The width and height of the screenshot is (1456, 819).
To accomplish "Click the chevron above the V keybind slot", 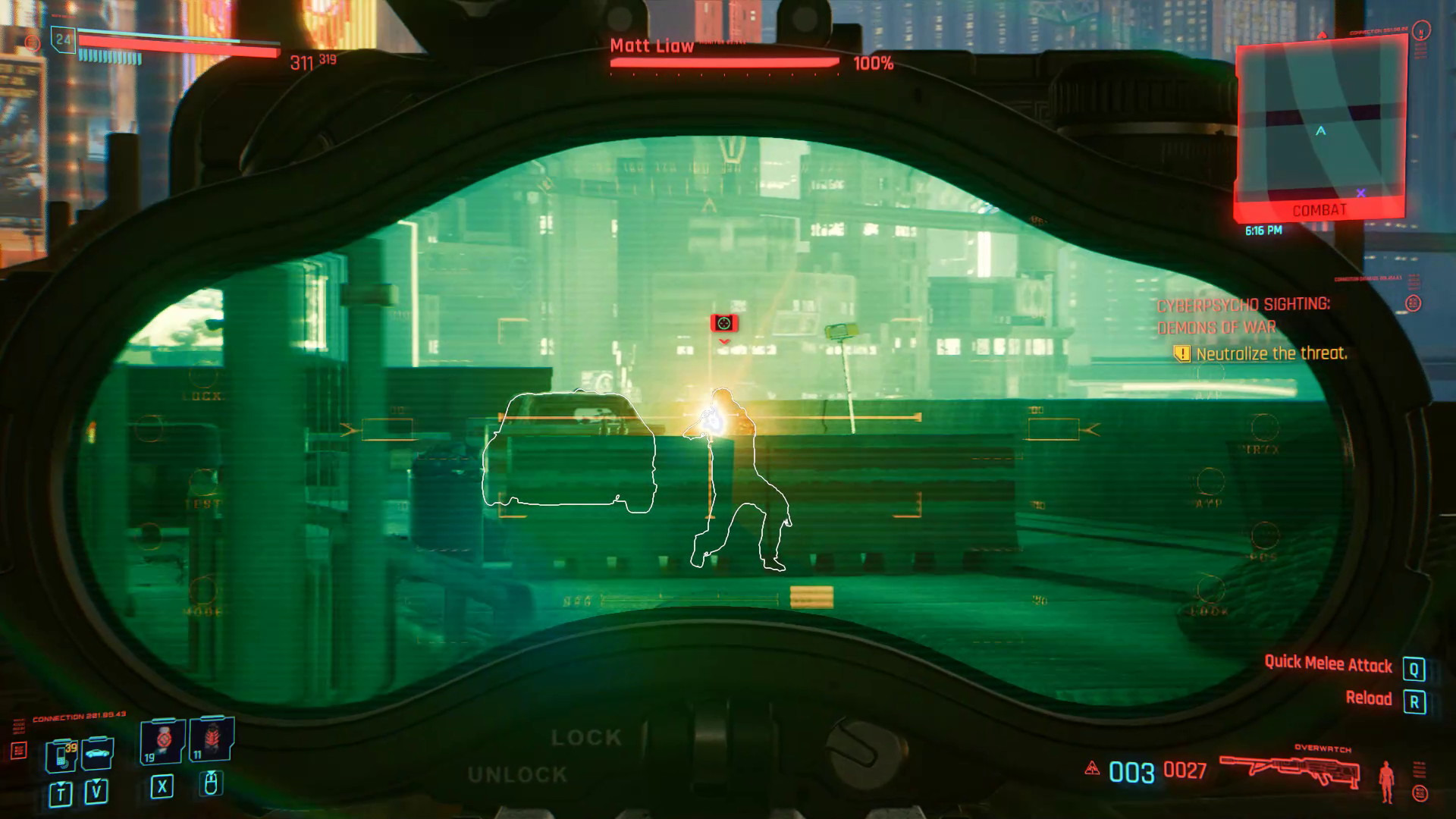I will (96, 782).
